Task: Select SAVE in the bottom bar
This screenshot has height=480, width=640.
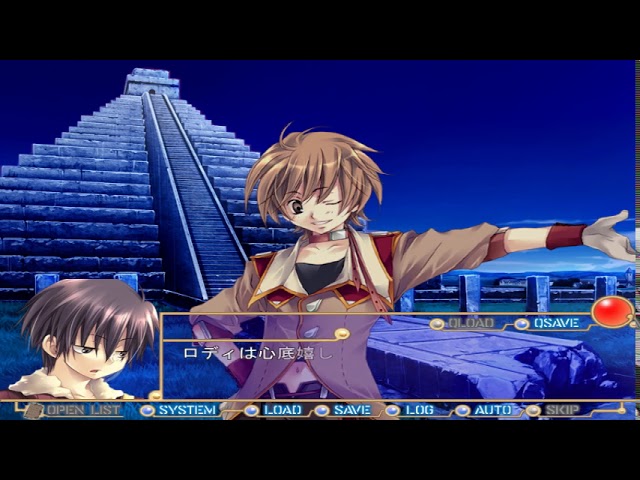Action: [351, 410]
